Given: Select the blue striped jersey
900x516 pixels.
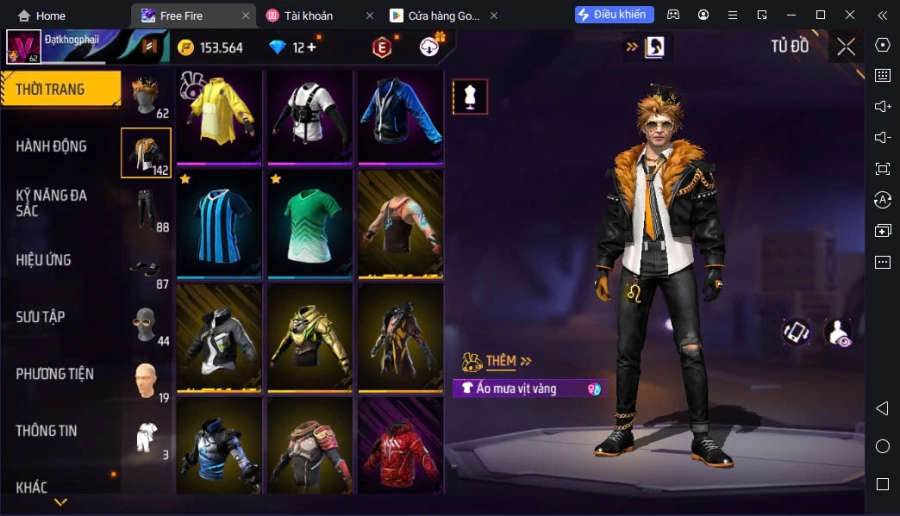Looking at the screenshot, I should point(219,224).
